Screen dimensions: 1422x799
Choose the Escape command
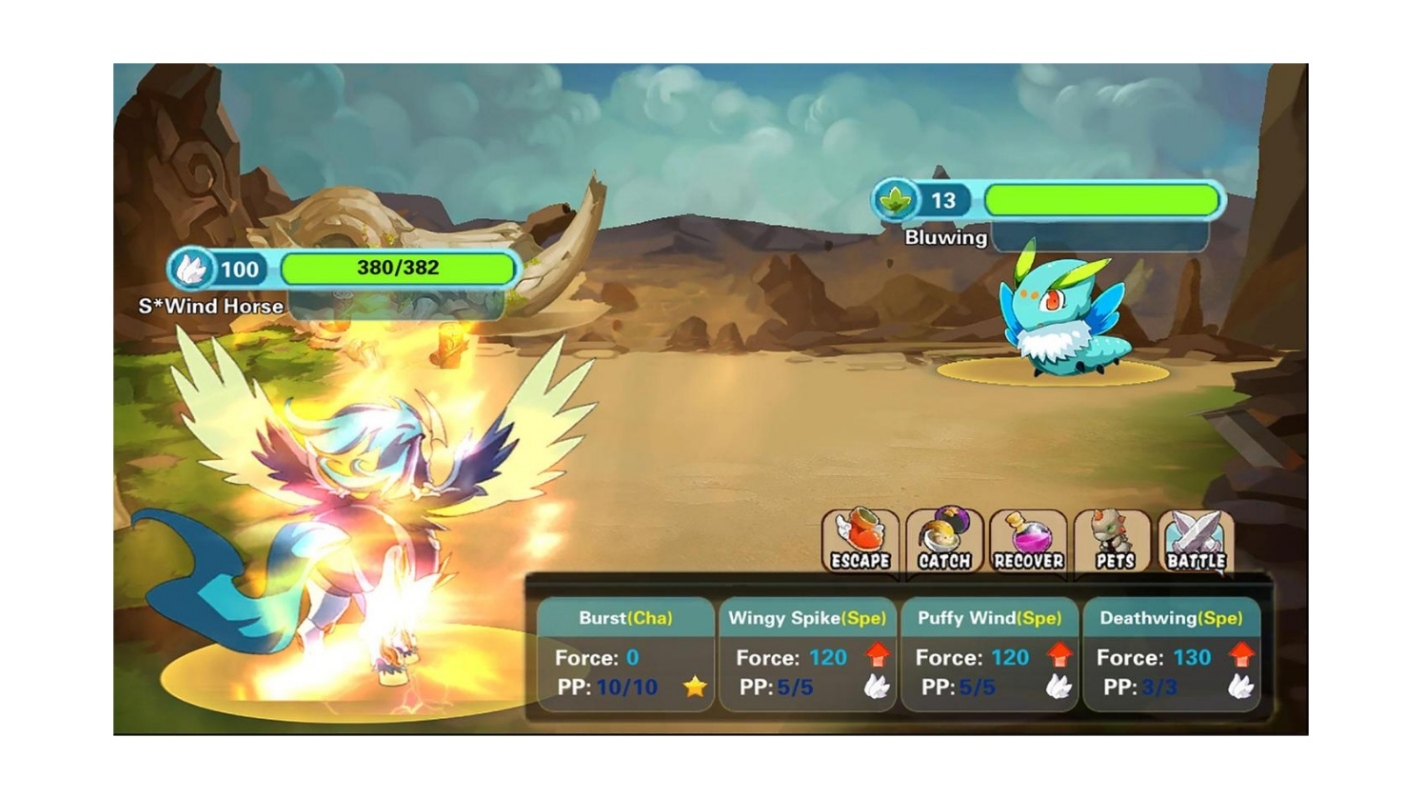coord(860,543)
